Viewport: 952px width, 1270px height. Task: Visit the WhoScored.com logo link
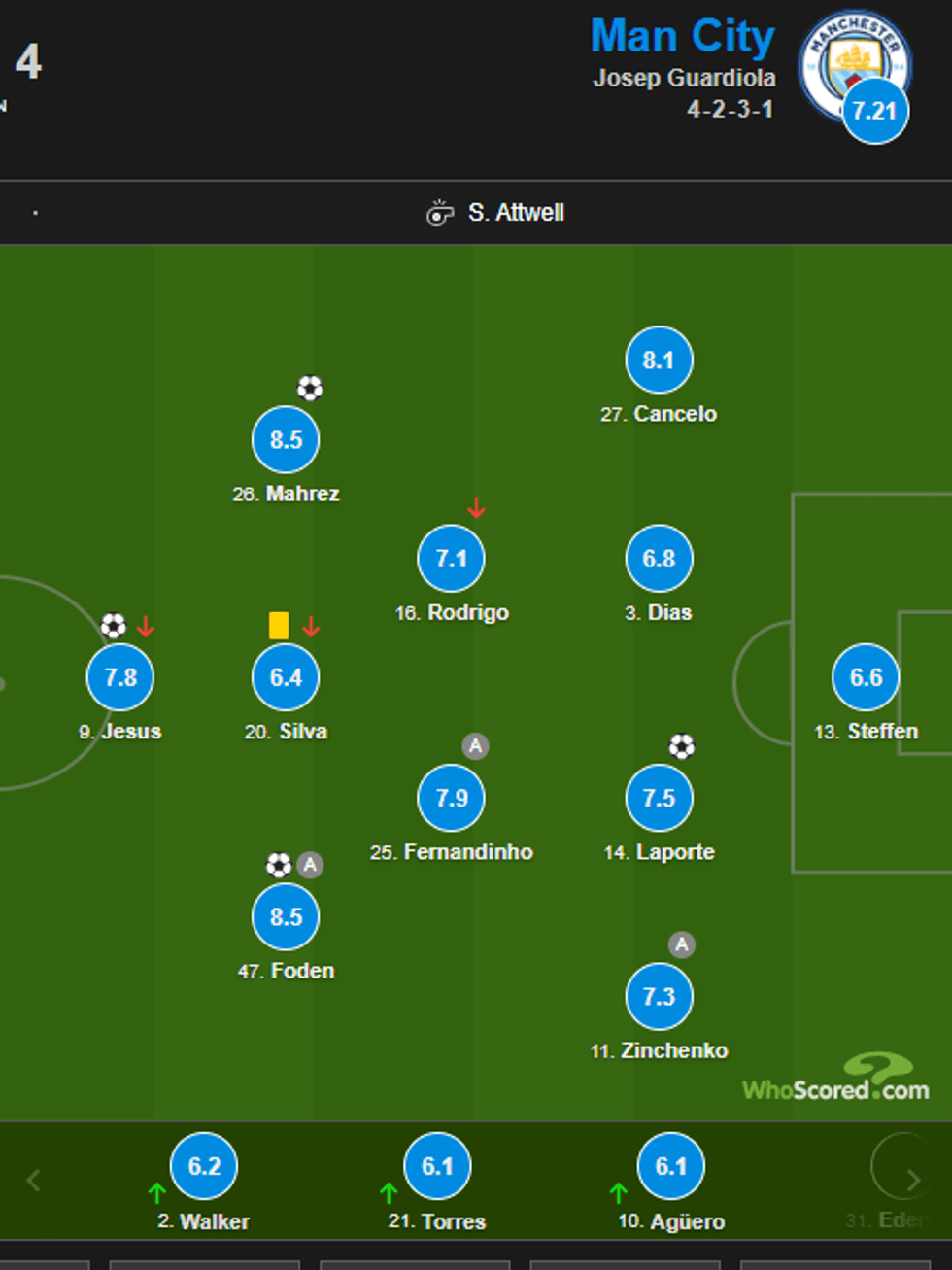click(x=836, y=1080)
